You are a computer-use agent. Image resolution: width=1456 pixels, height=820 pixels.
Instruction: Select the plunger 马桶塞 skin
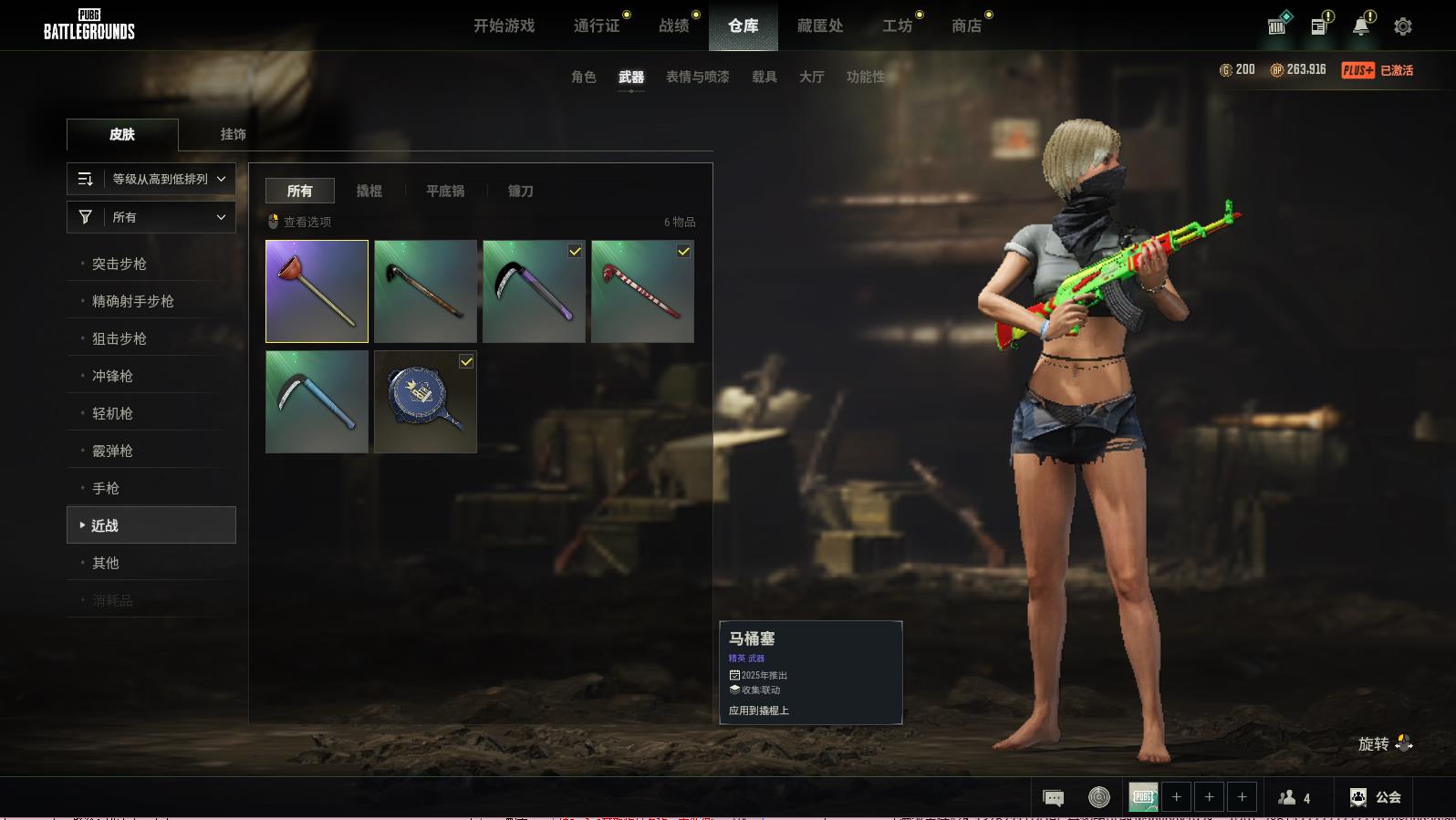[317, 291]
